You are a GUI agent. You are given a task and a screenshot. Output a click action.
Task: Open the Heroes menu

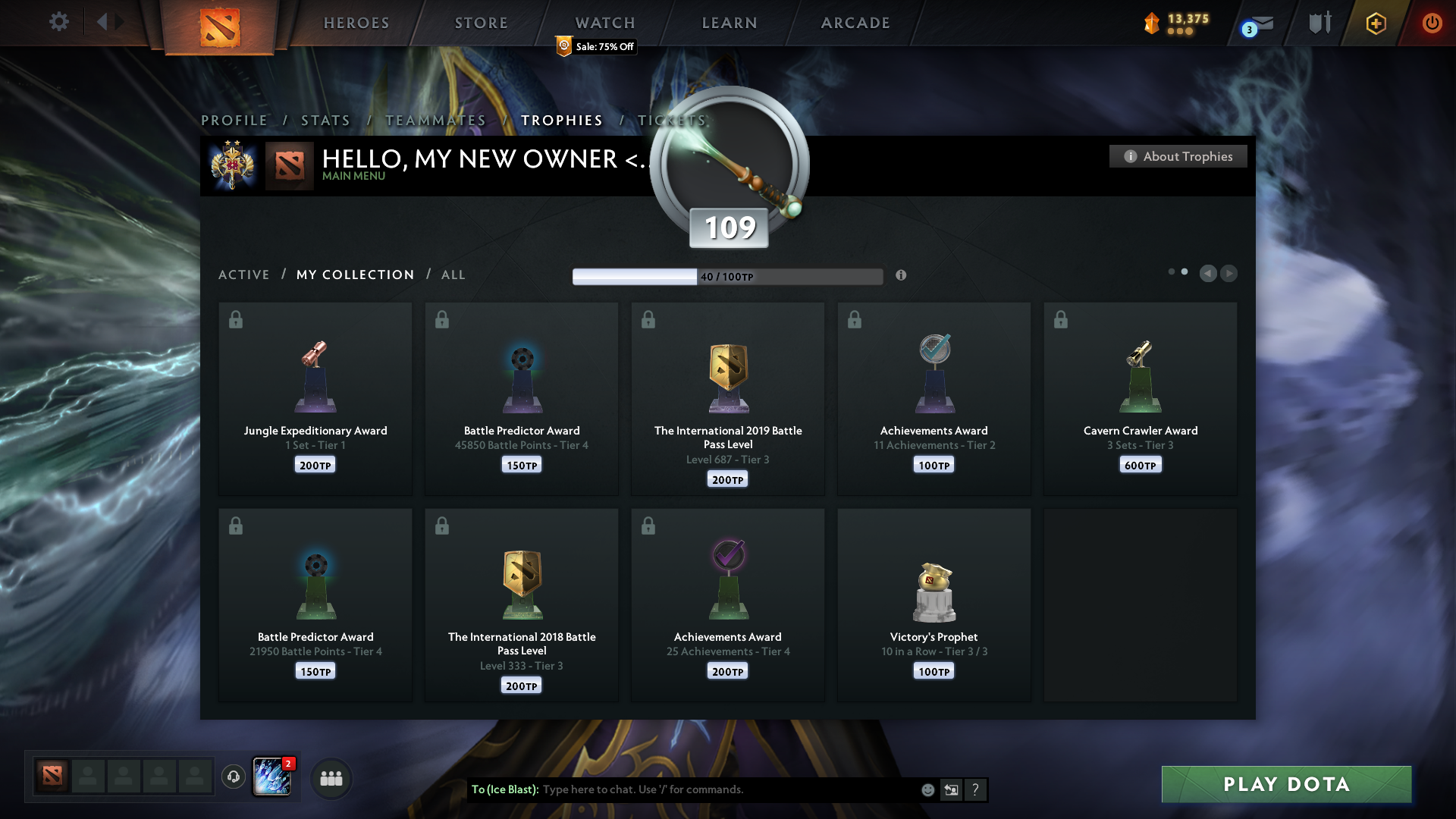pyautogui.click(x=356, y=23)
